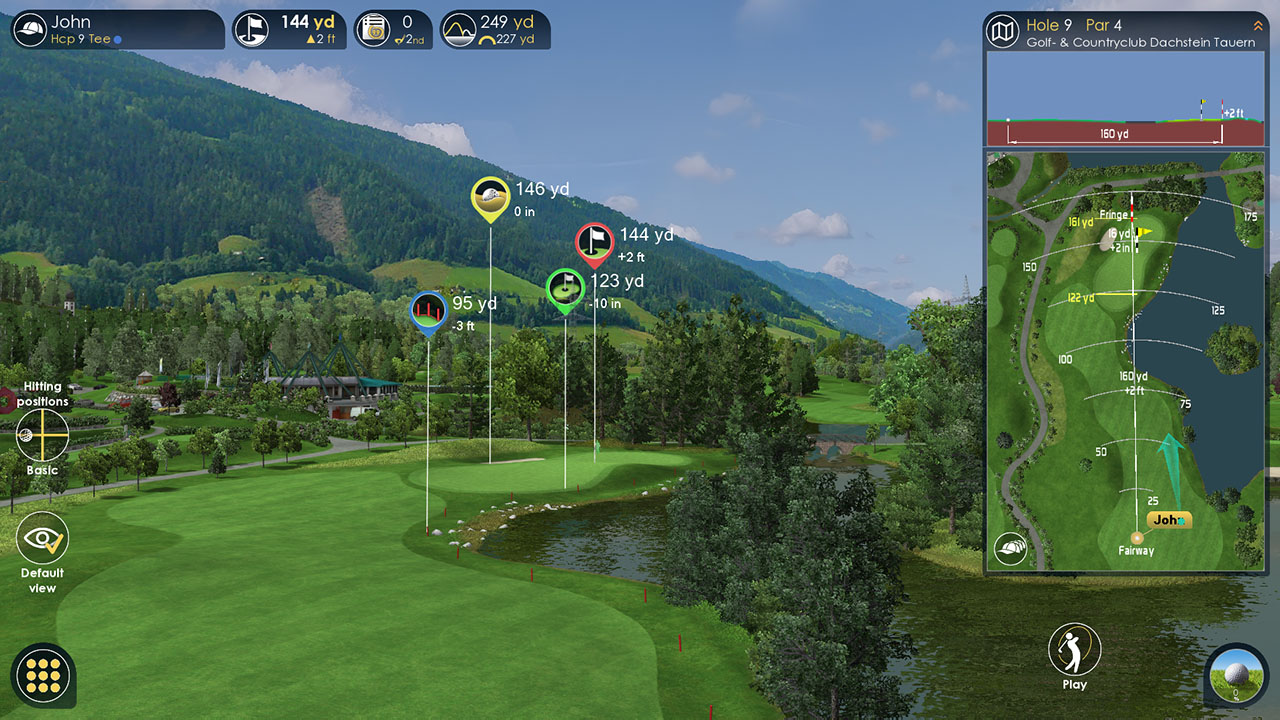Image resolution: width=1280 pixels, height=720 pixels.
Task: Open the scorecard stroke counter panel
Action: 393,30
